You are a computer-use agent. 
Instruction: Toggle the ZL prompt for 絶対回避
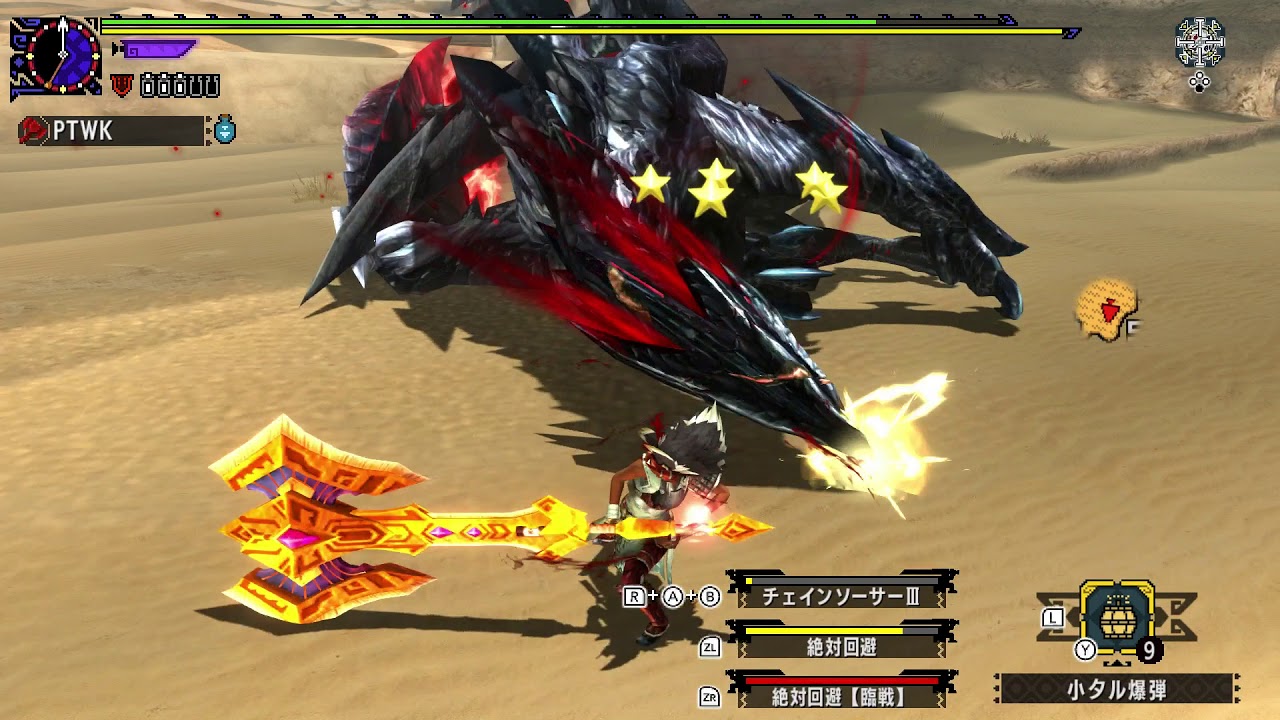708,646
